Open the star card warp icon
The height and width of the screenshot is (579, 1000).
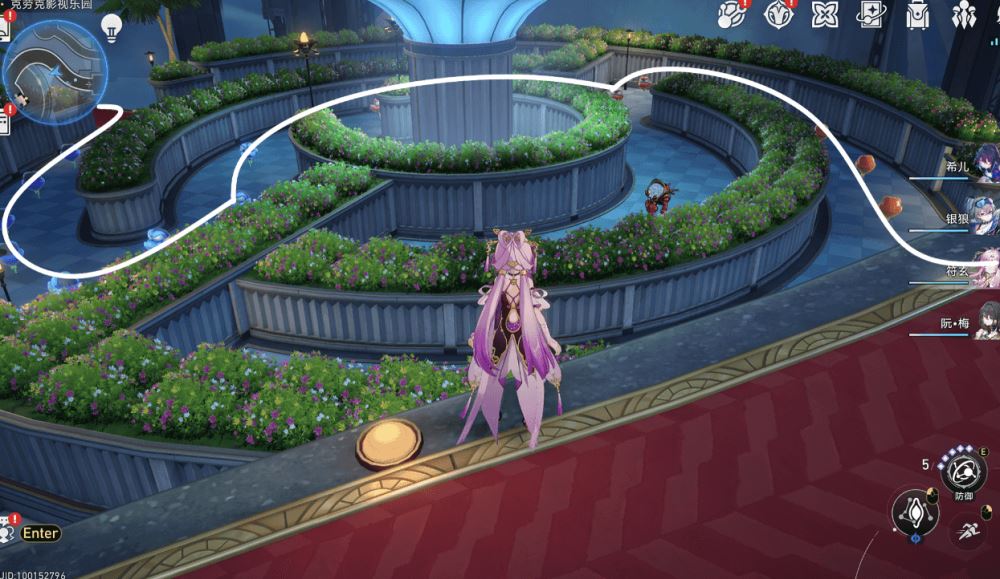872,14
